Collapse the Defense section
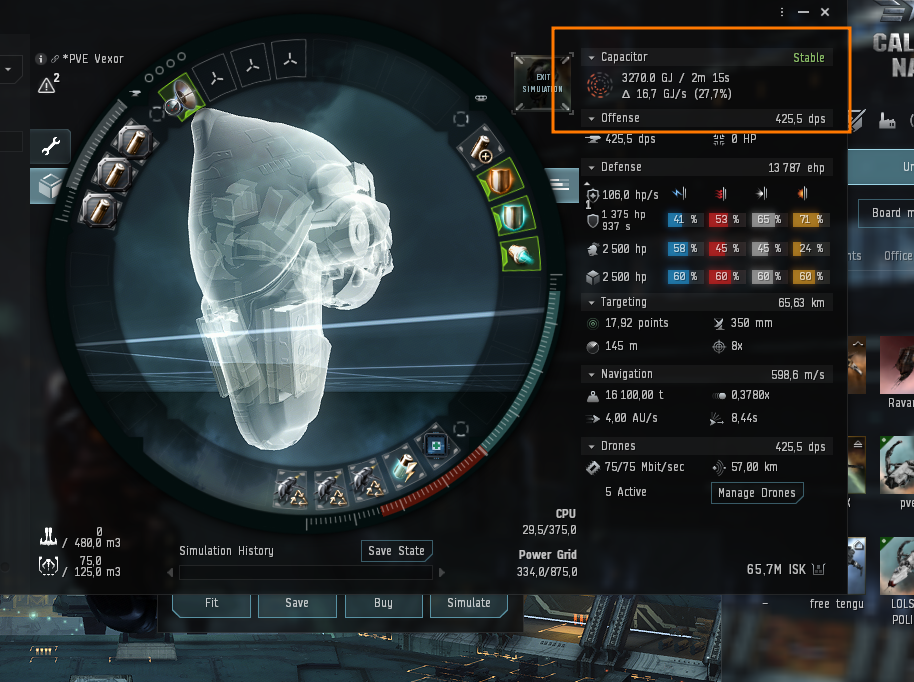This screenshot has height=682, width=914. (592, 167)
